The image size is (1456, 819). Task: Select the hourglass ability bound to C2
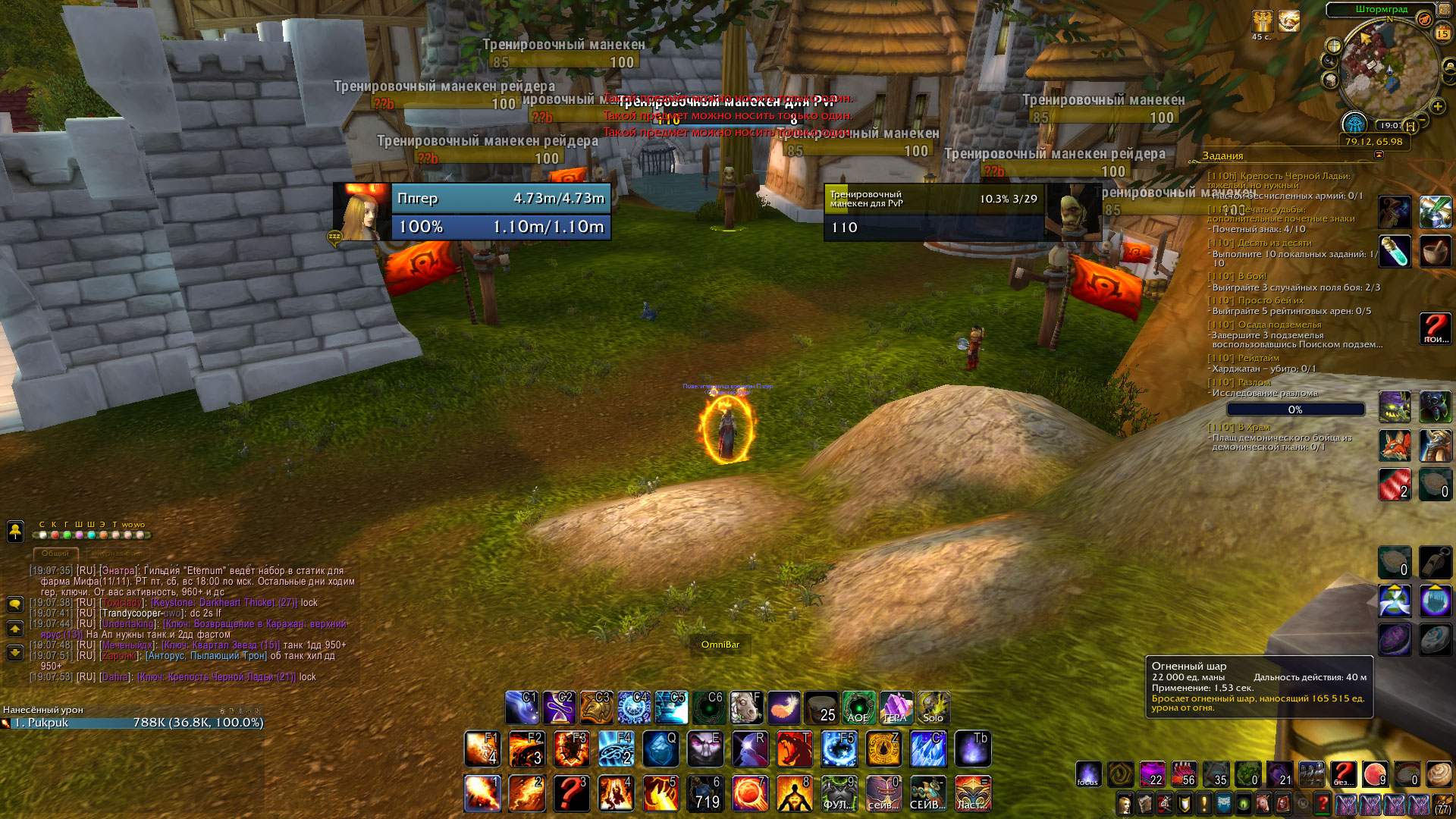(x=559, y=708)
